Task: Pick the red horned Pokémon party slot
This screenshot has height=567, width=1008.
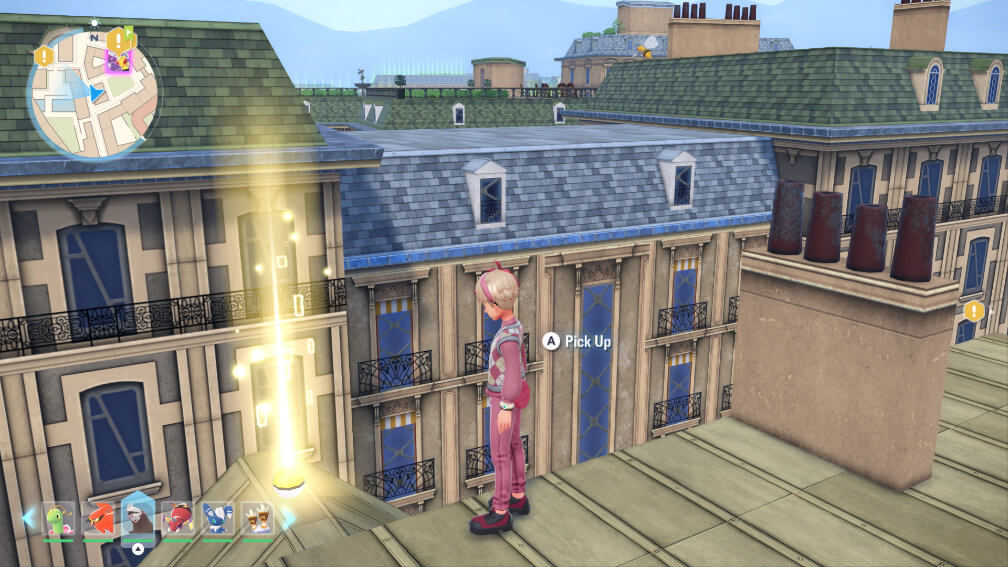Action: click(x=178, y=519)
